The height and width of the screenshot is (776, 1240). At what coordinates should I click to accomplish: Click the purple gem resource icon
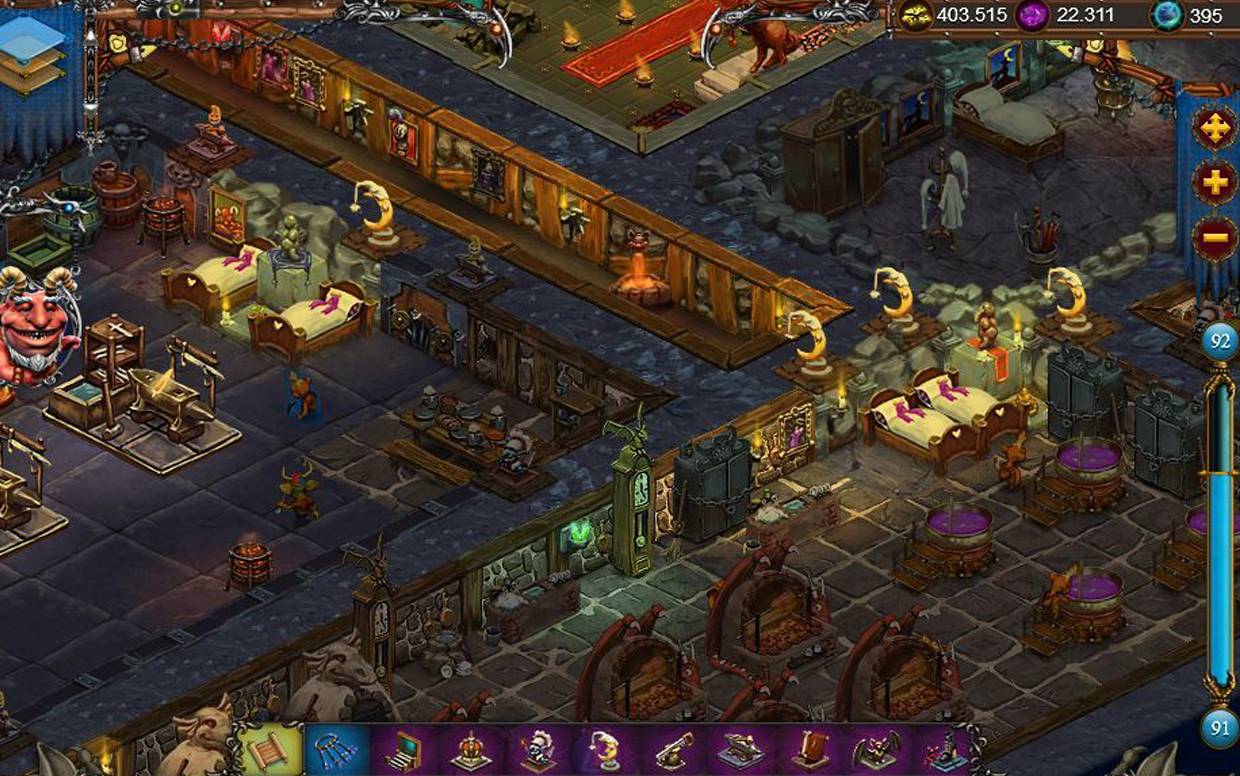1030,15
